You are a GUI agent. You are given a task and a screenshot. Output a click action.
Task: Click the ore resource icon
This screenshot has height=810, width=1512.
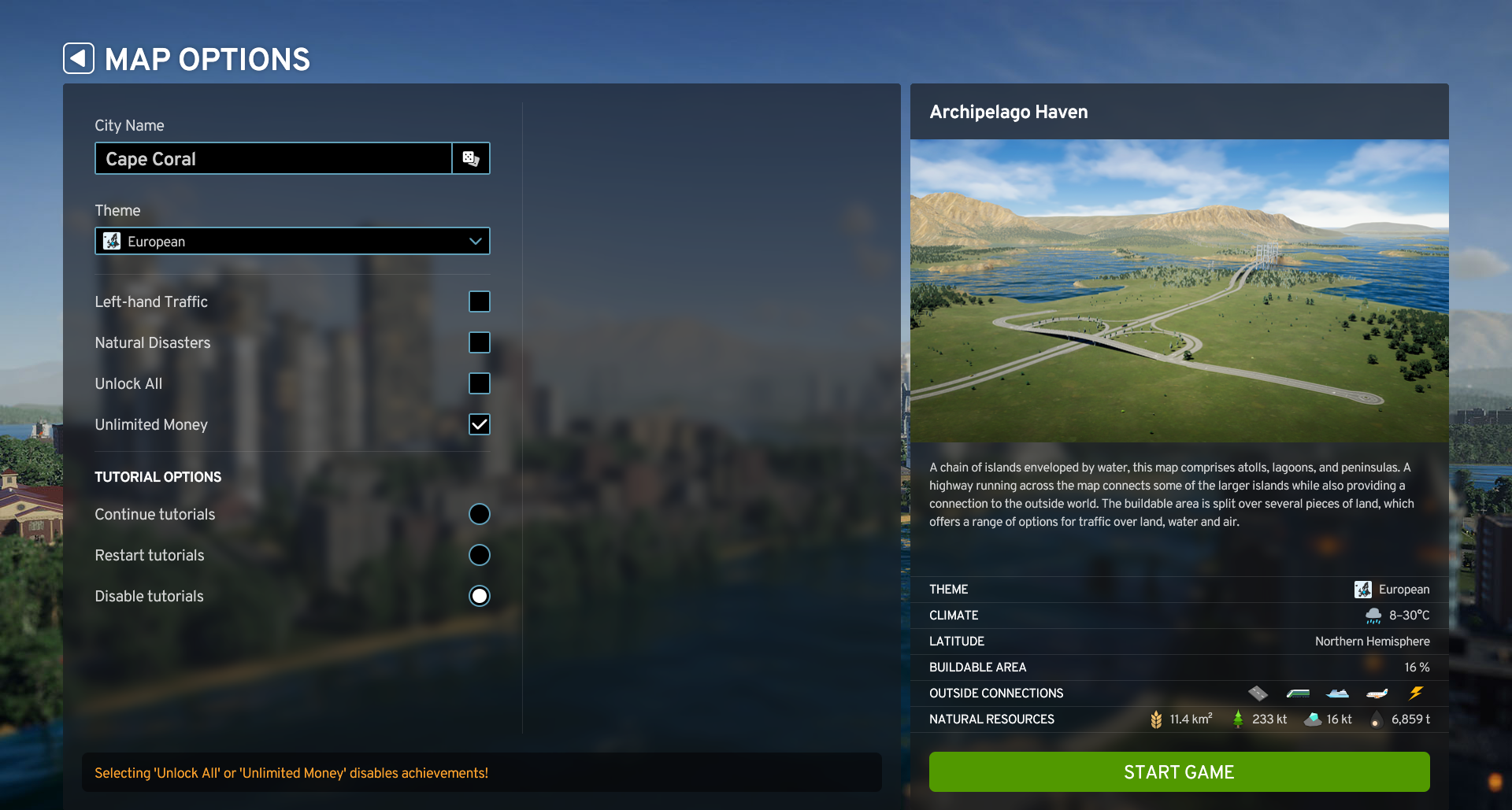(1311, 719)
